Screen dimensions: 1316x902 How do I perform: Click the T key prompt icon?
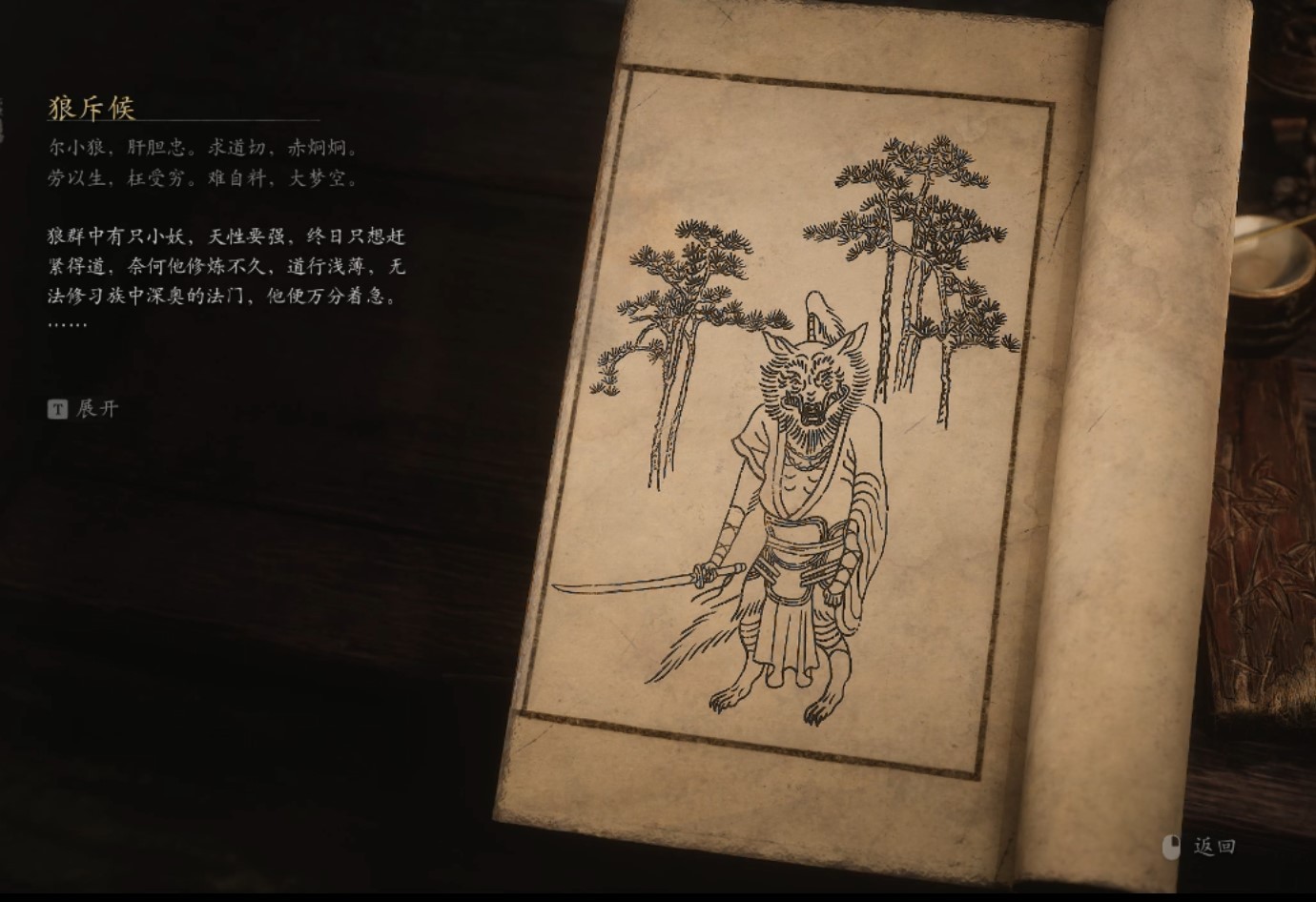click(x=59, y=410)
